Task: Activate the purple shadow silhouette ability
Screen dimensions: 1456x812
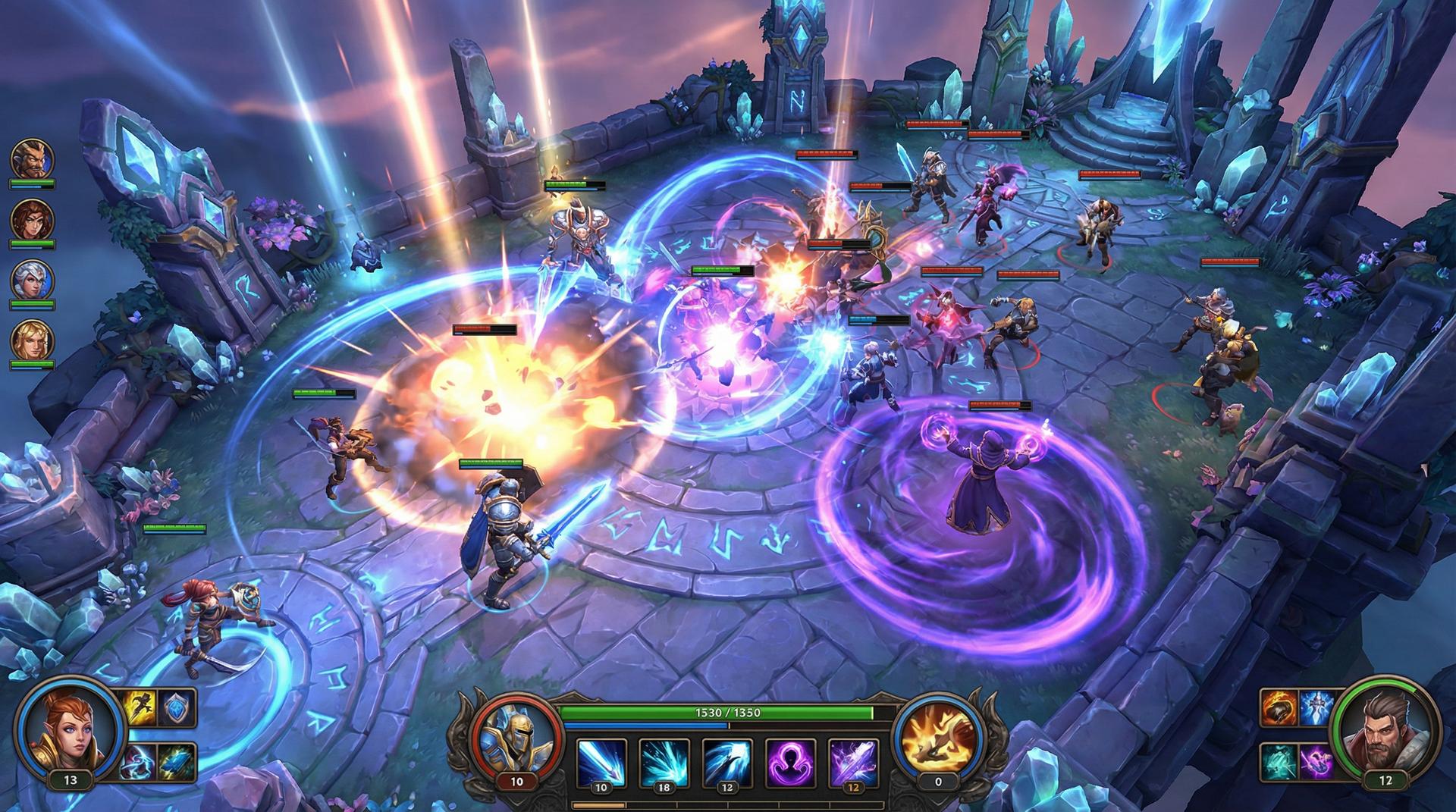Action: pyautogui.click(x=790, y=761)
